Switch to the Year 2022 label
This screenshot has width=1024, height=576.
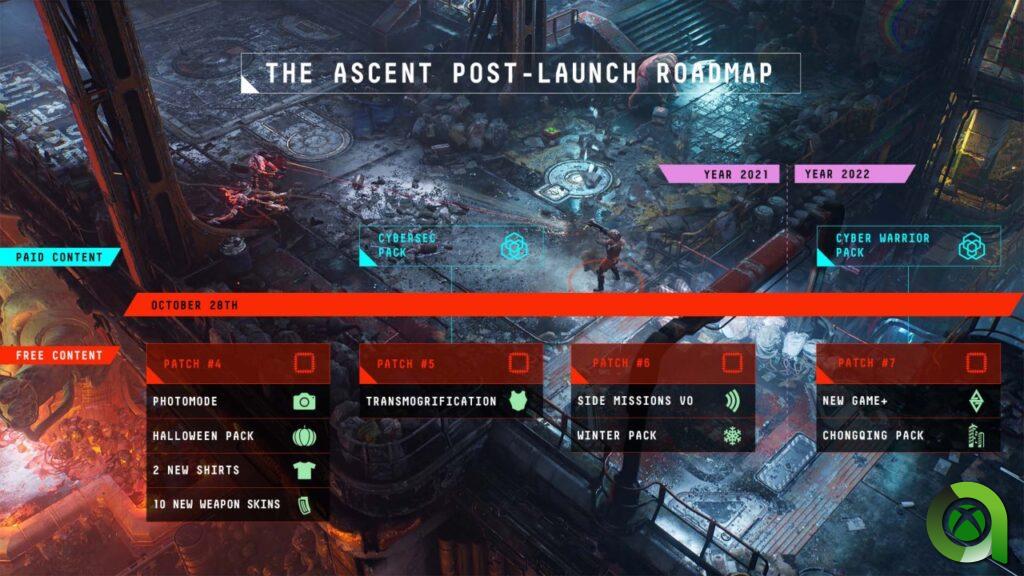point(853,174)
